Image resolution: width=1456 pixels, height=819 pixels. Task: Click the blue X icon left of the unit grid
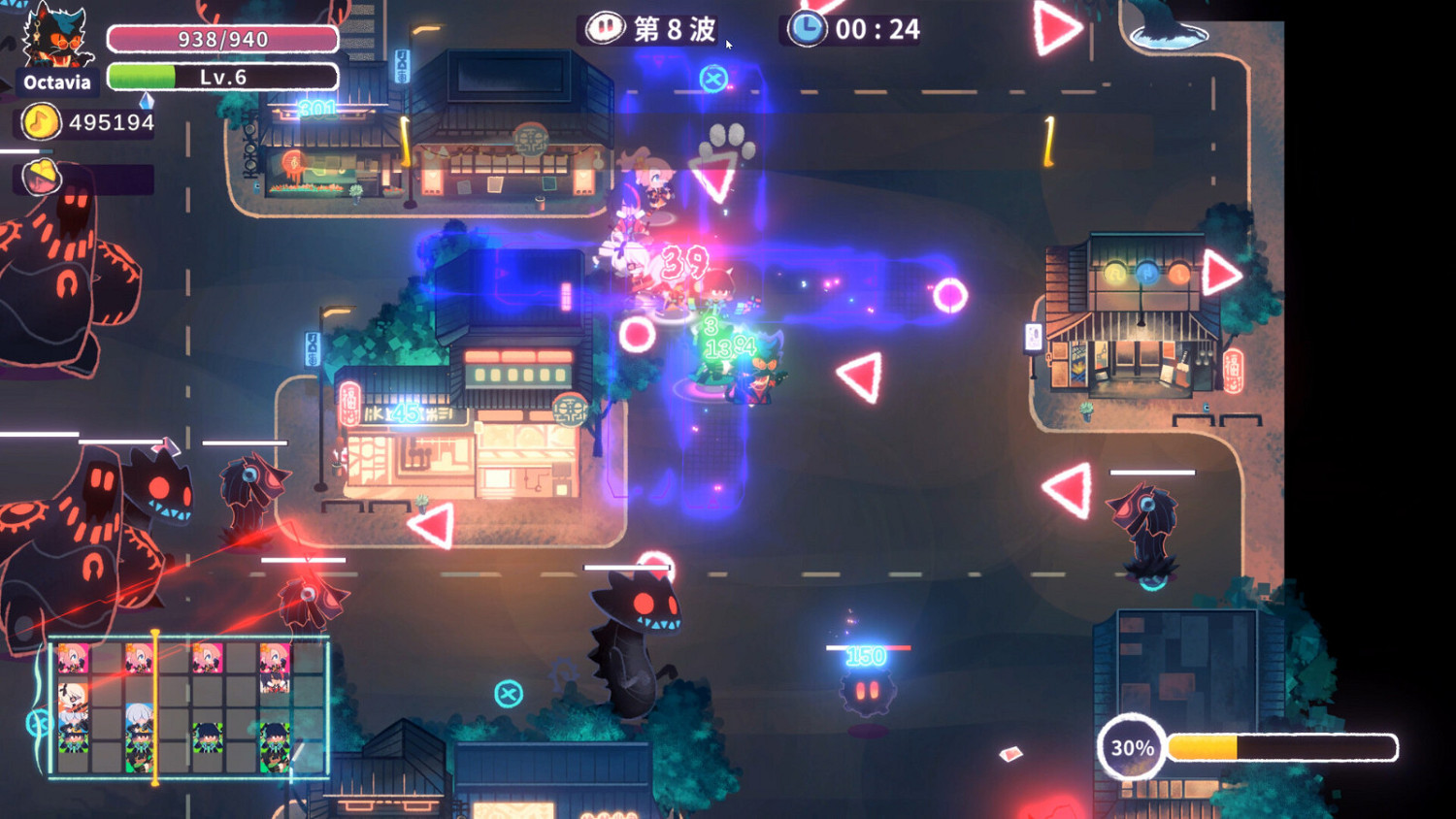tap(40, 722)
